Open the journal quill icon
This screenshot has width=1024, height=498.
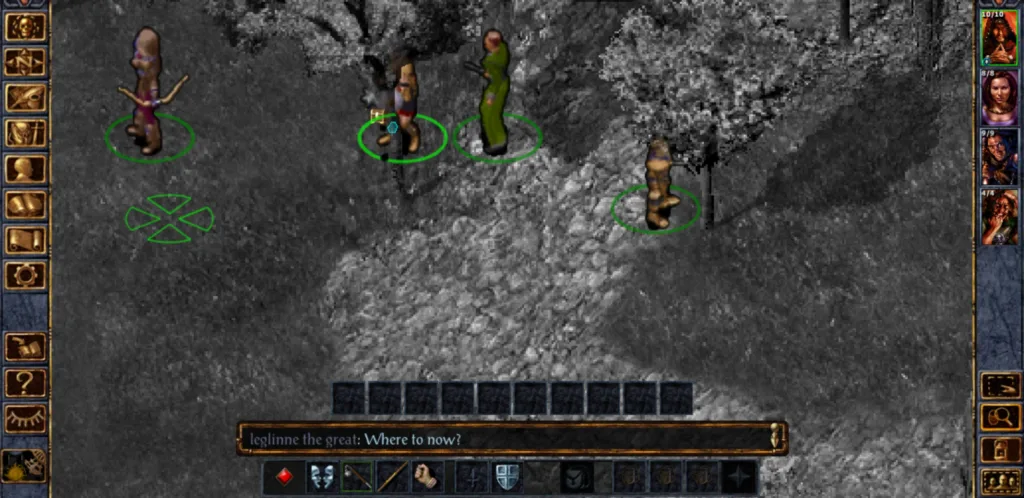click(x=25, y=98)
